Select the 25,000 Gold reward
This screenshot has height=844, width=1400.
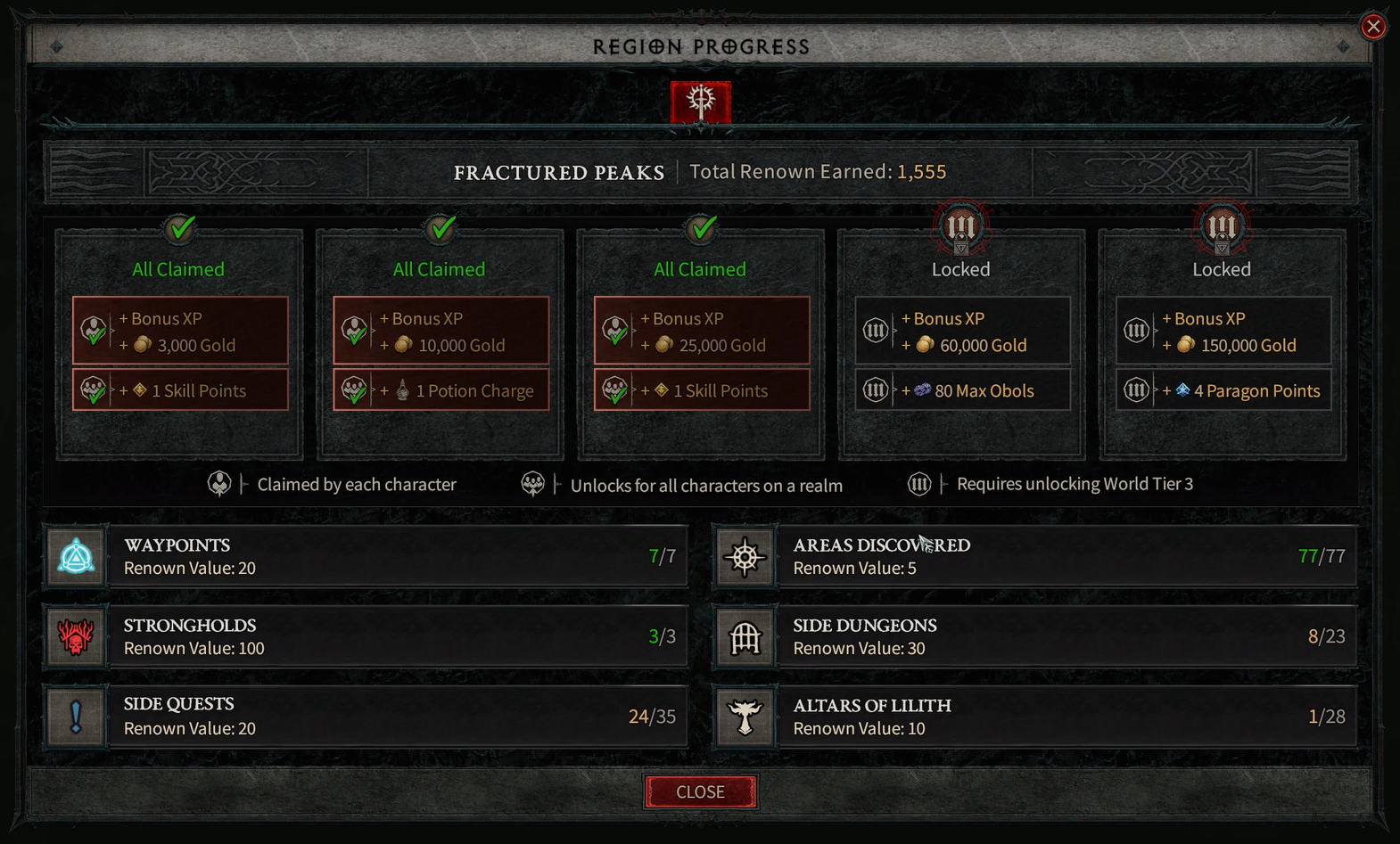coord(702,332)
